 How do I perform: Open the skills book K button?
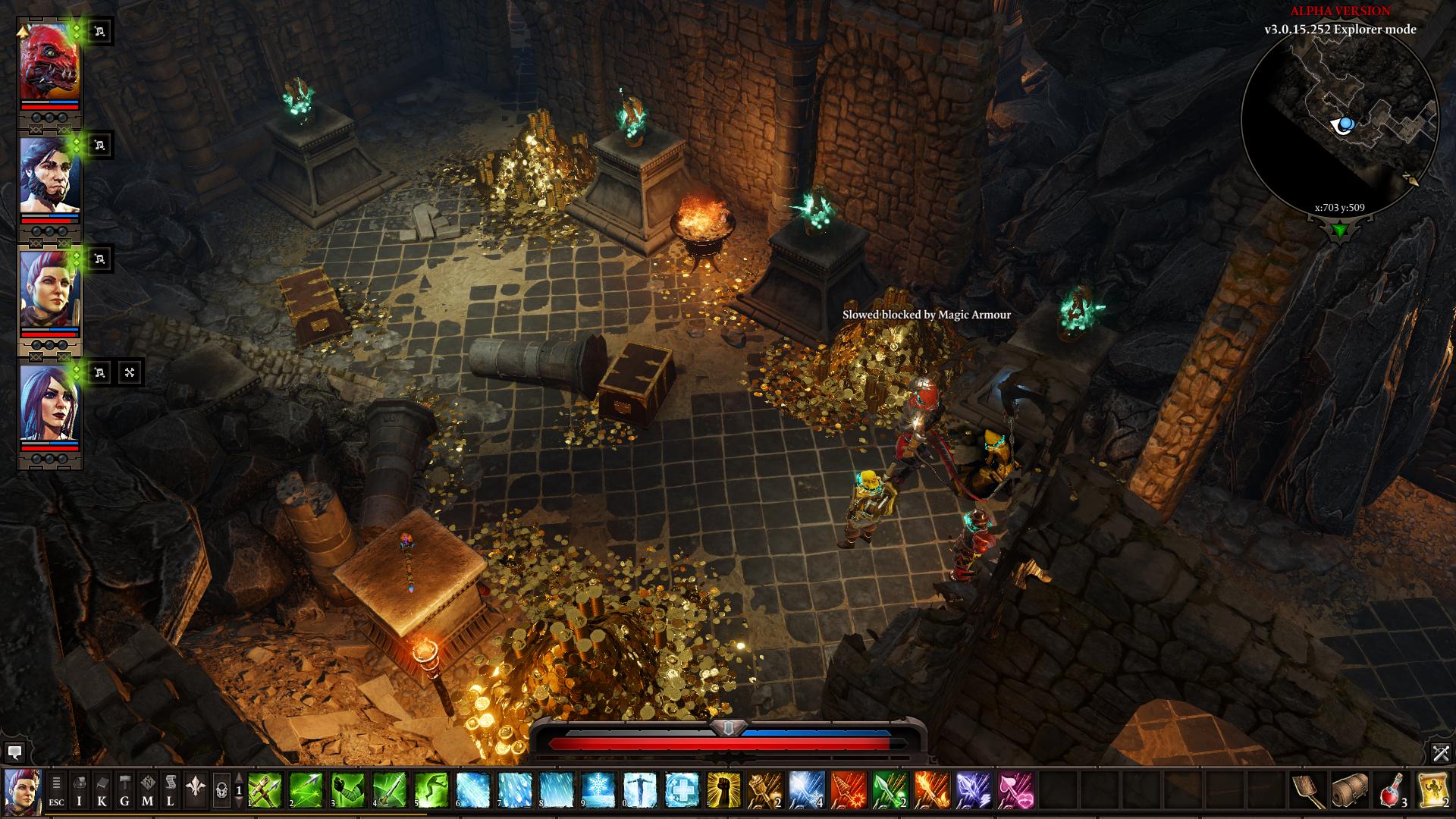[x=102, y=790]
